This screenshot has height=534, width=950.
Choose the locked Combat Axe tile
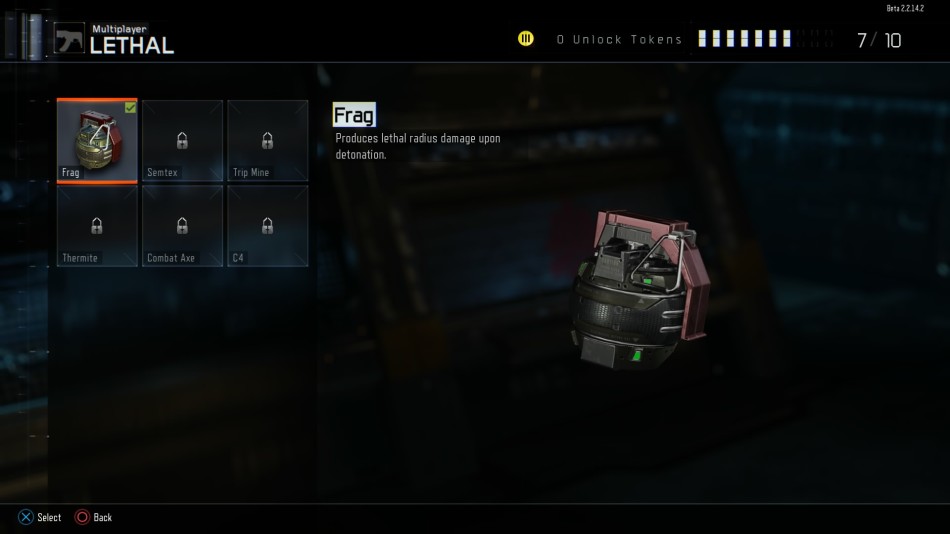(182, 226)
